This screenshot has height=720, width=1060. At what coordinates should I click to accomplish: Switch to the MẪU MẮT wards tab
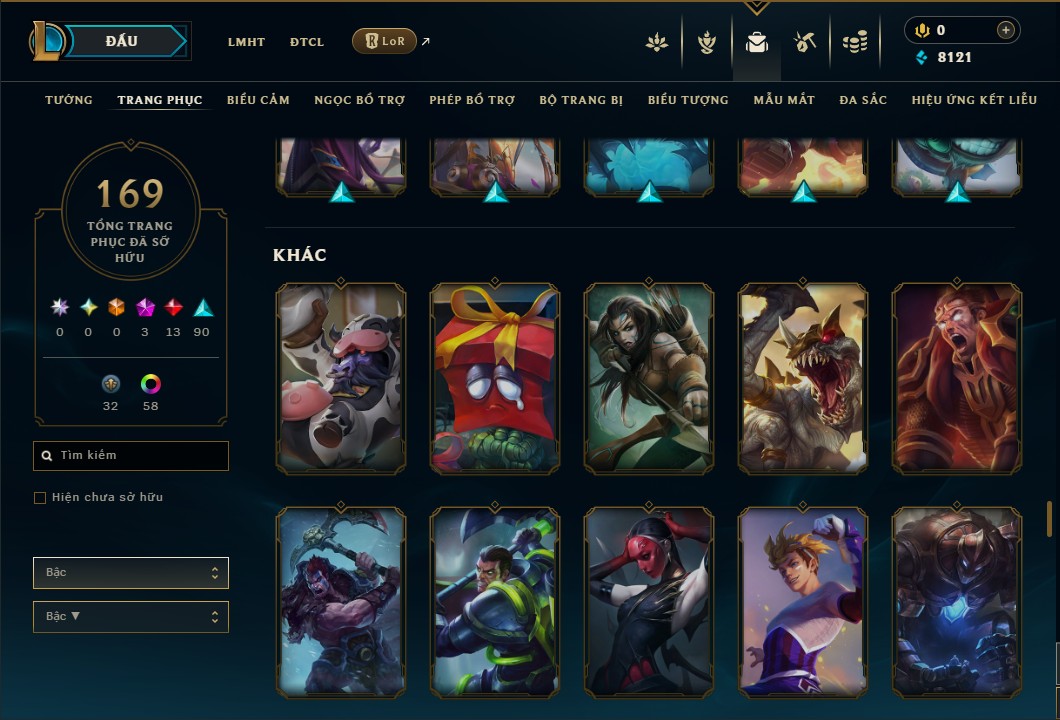(784, 100)
